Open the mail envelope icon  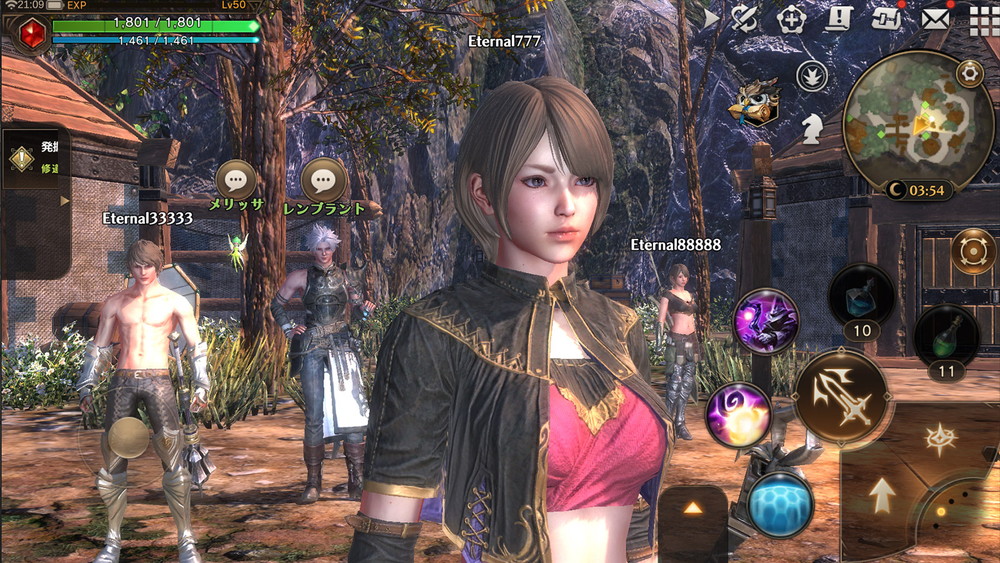coord(935,18)
